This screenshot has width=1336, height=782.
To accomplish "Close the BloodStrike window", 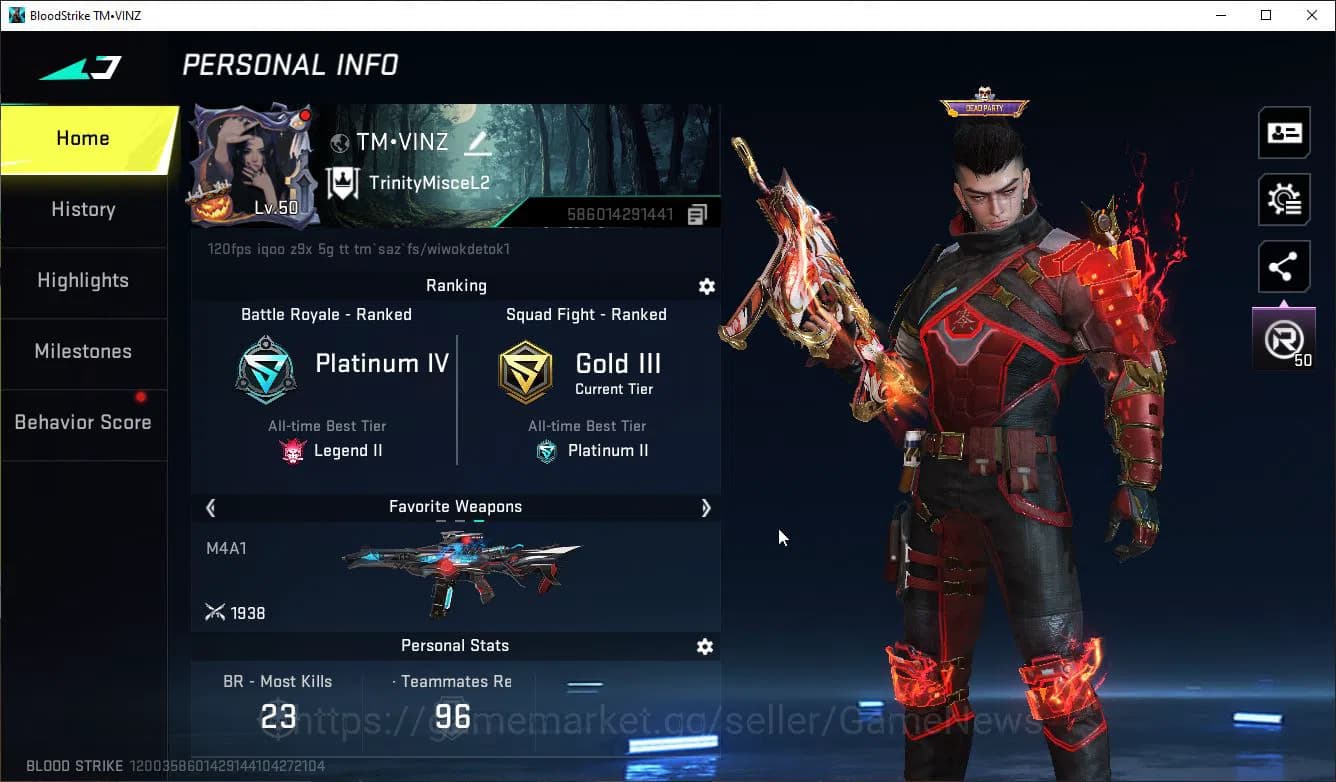I will tap(1312, 15).
